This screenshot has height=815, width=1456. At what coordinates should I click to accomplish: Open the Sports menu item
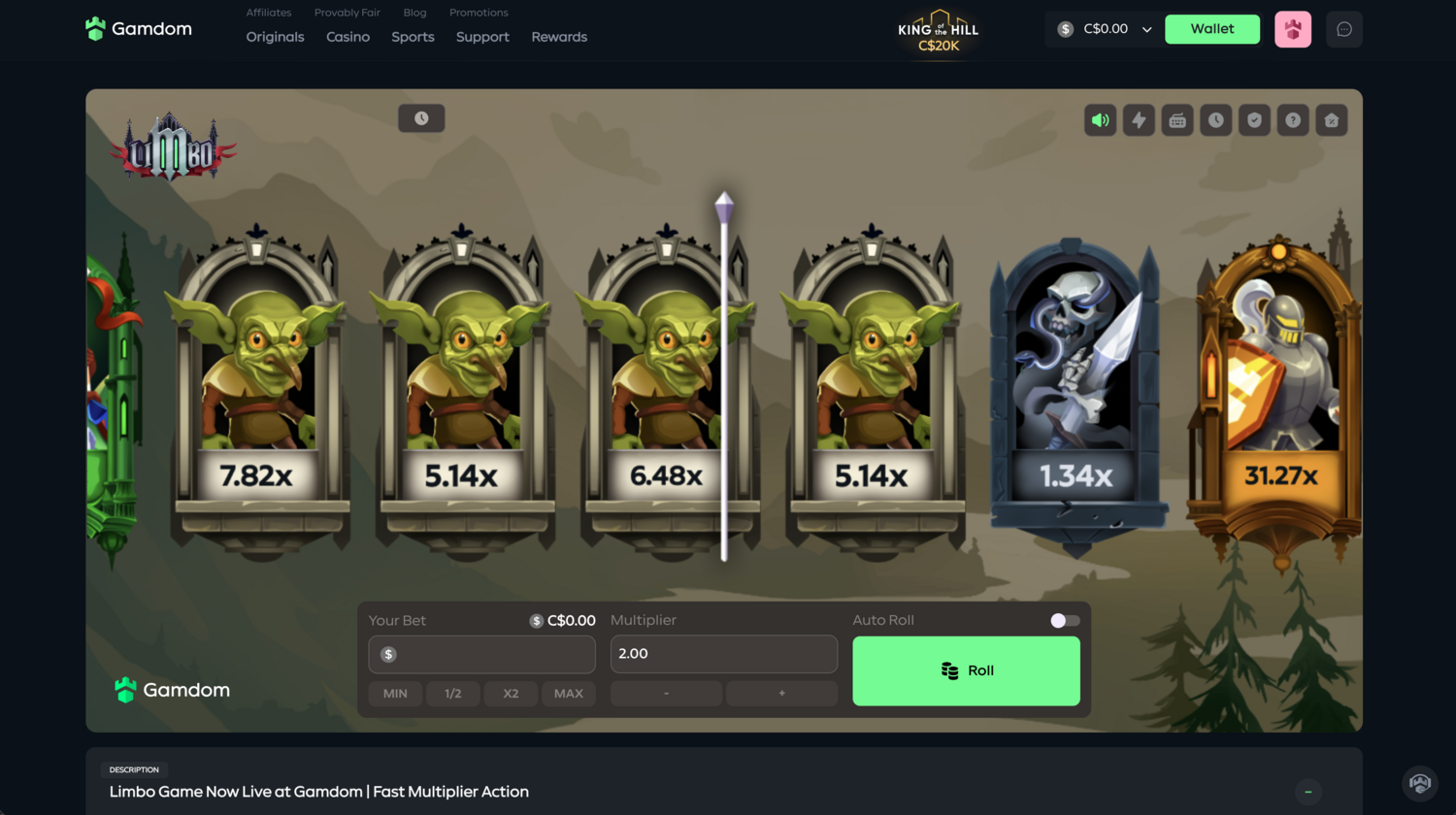[412, 37]
